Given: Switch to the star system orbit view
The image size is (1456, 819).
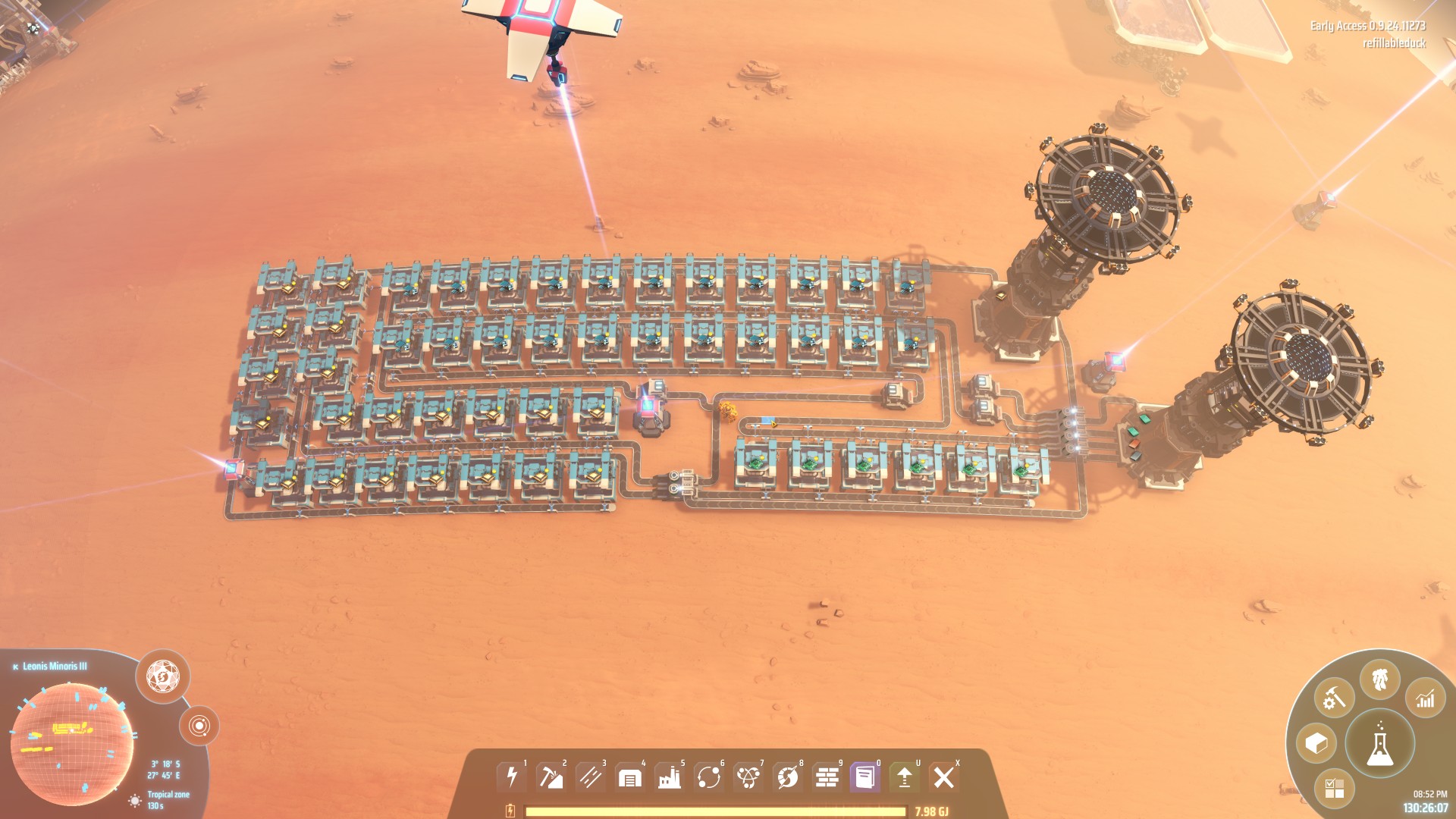Looking at the screenshot, I should (199, 726).
